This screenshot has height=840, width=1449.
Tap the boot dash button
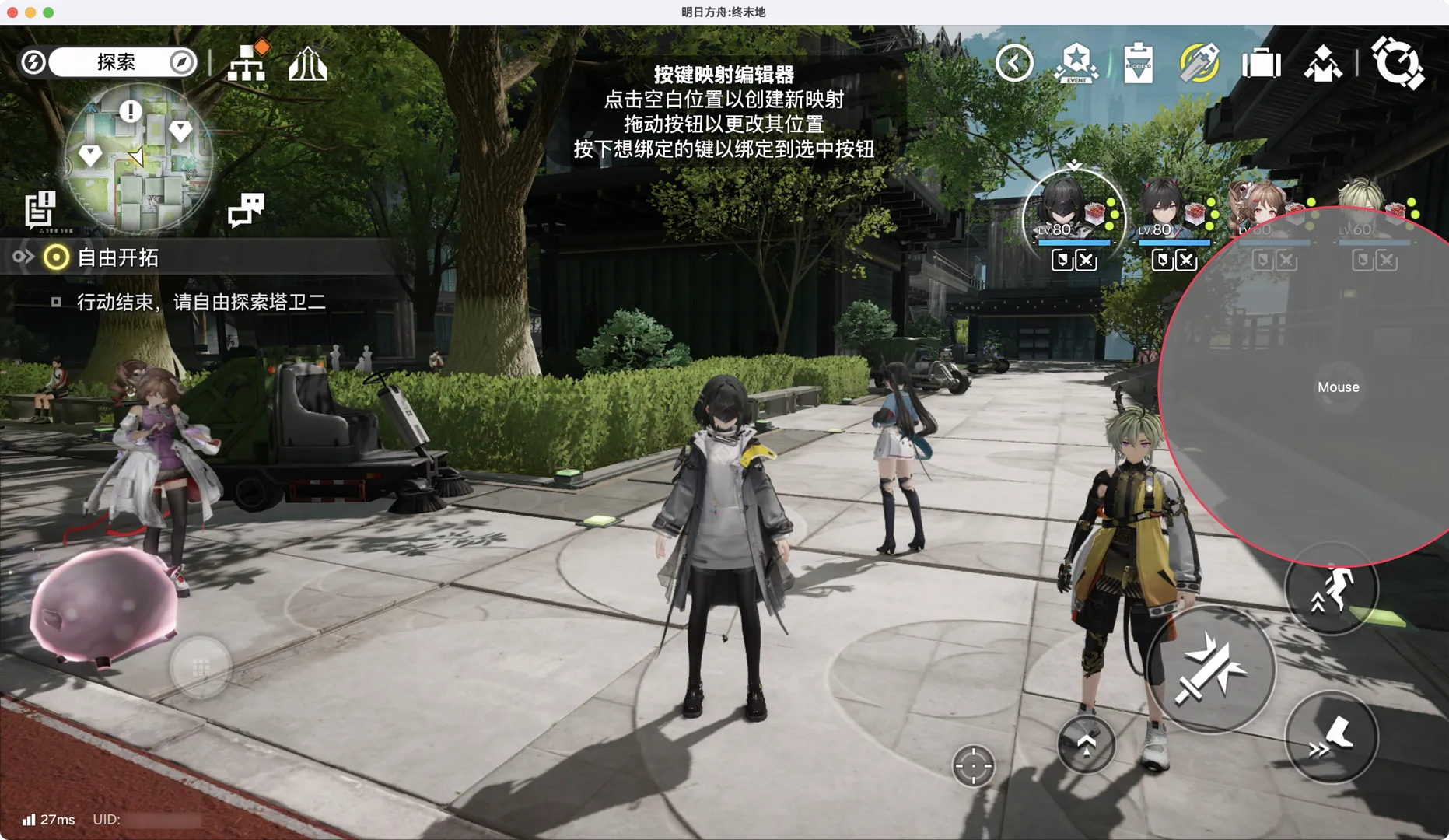1332,737
